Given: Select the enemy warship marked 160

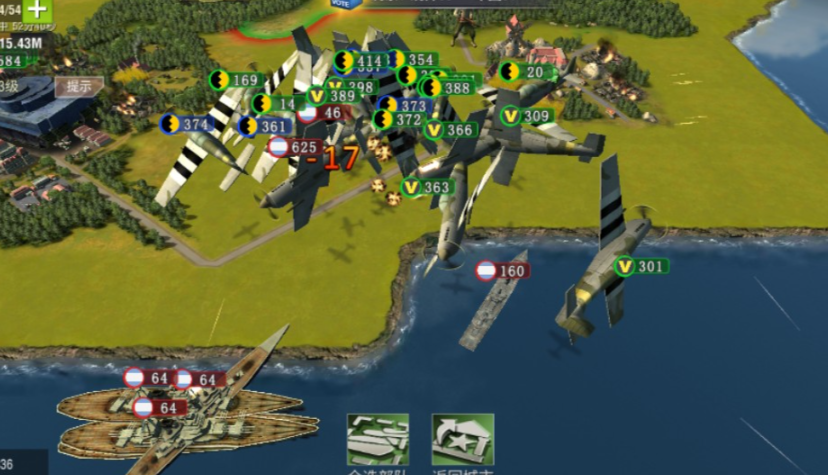Looking at the screenshot, I should coord(501,271).
